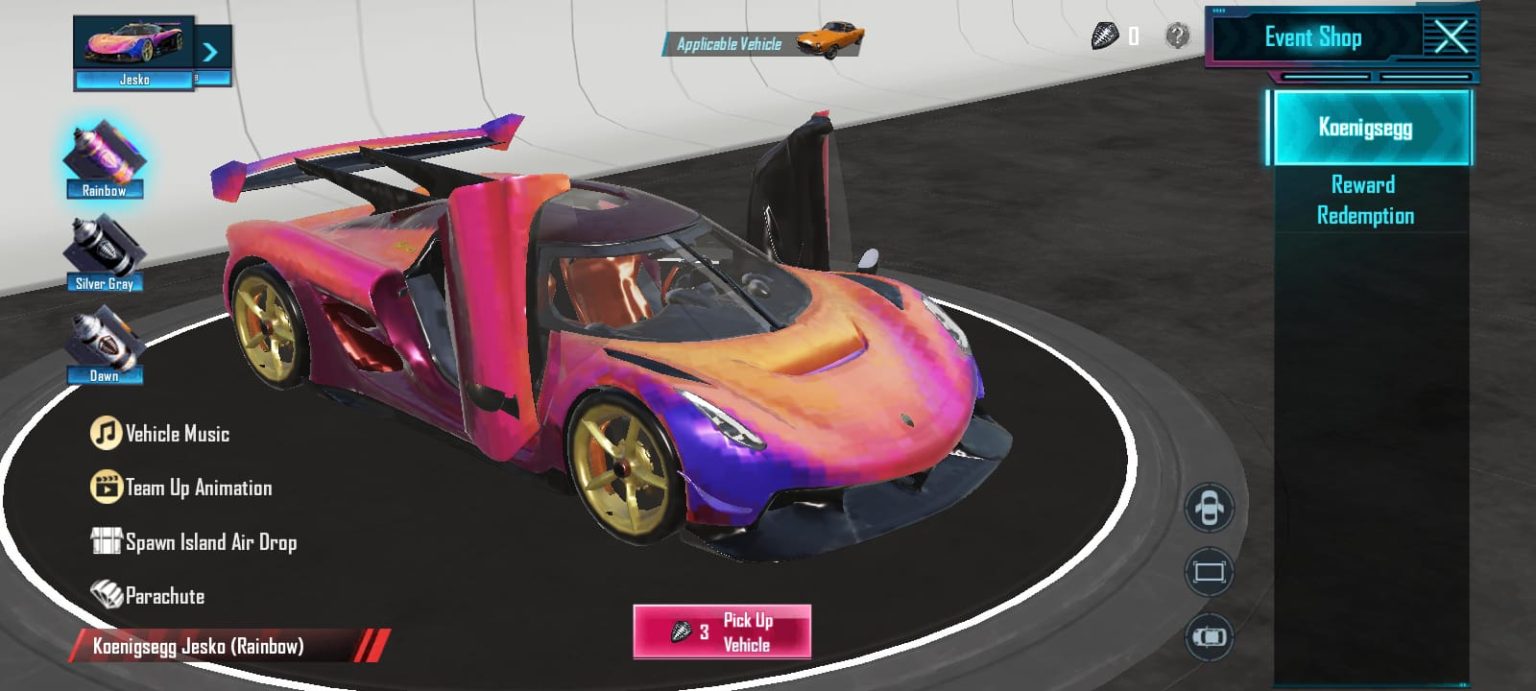The image size is (1536, 691).
Task: Switch to the Koenigsegg tab
Action: click(x=1368, y=128)
